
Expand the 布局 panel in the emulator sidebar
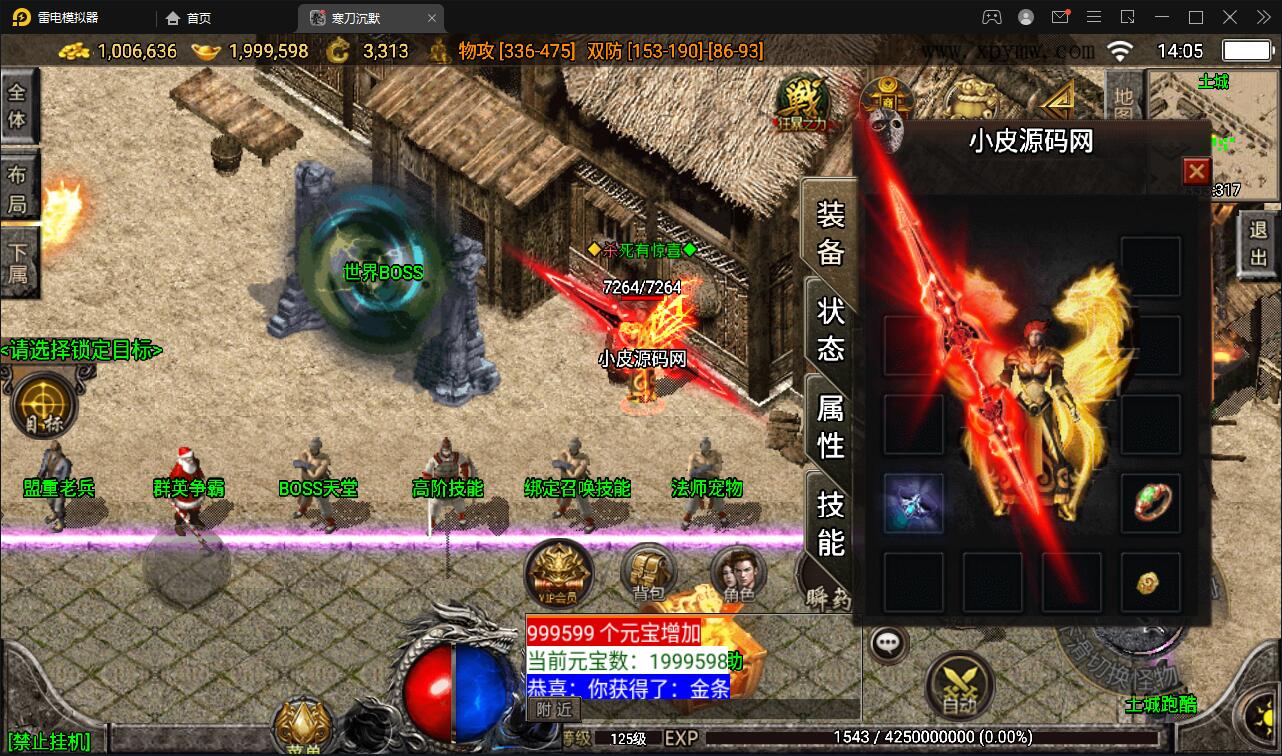pyautogui.click(x=18, y=185)
